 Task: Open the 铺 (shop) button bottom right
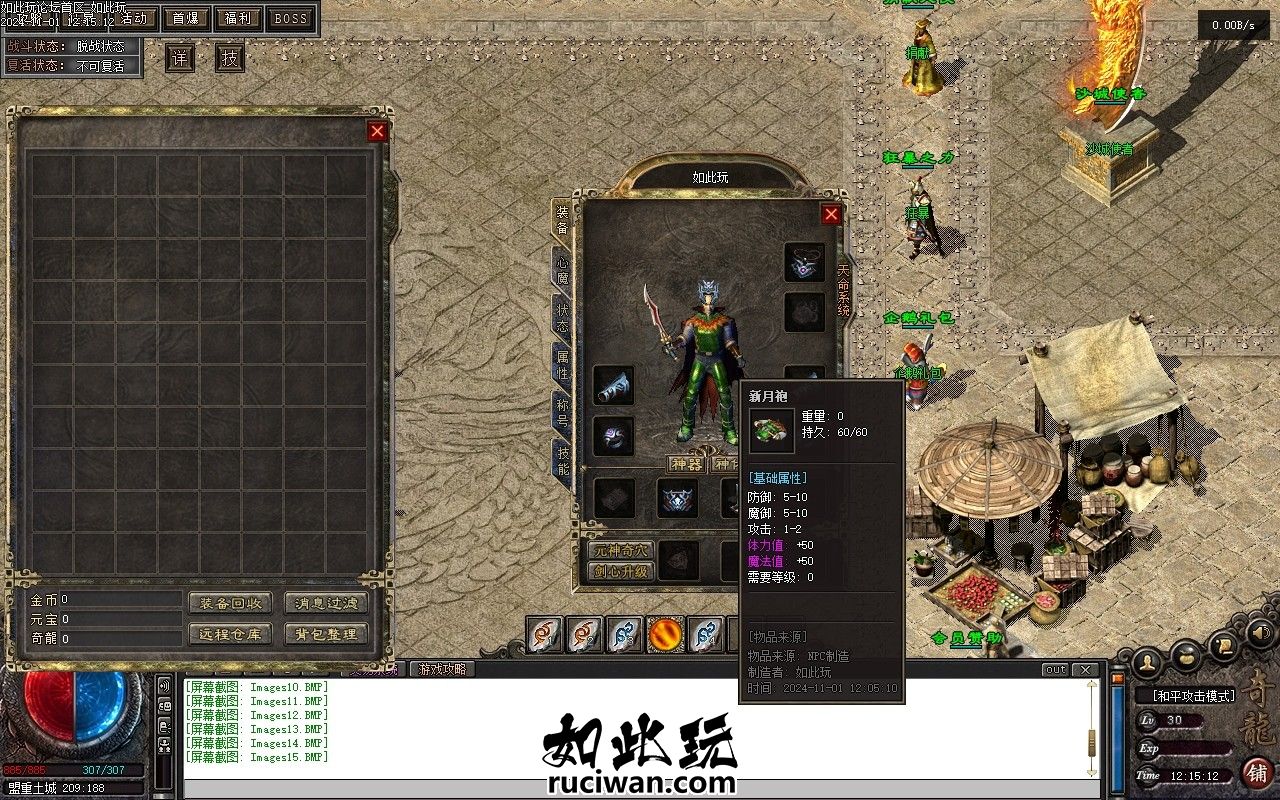[x=1258, y=776]
